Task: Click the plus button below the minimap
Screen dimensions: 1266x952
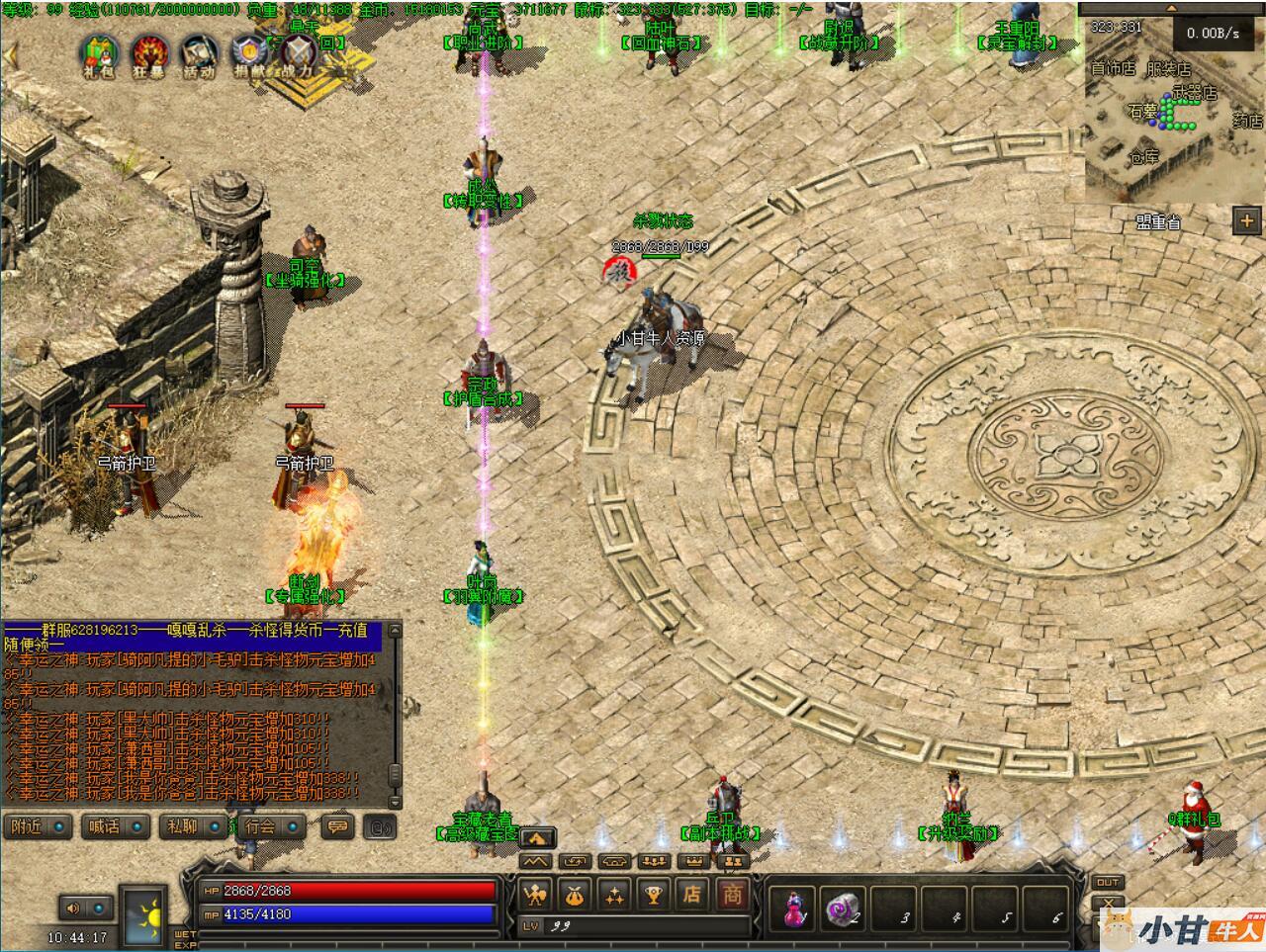Action: tap(1246, 221)
